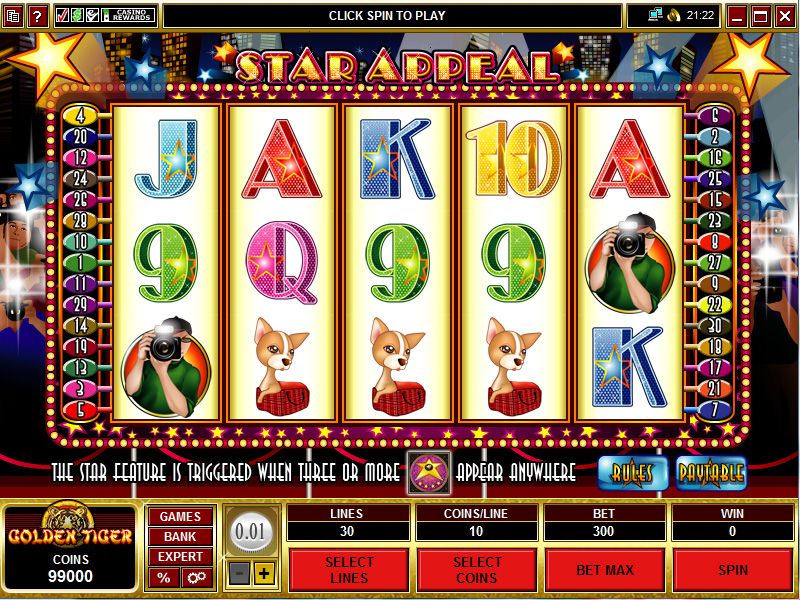Spin the reels with the Spin button

coord(733,570)
